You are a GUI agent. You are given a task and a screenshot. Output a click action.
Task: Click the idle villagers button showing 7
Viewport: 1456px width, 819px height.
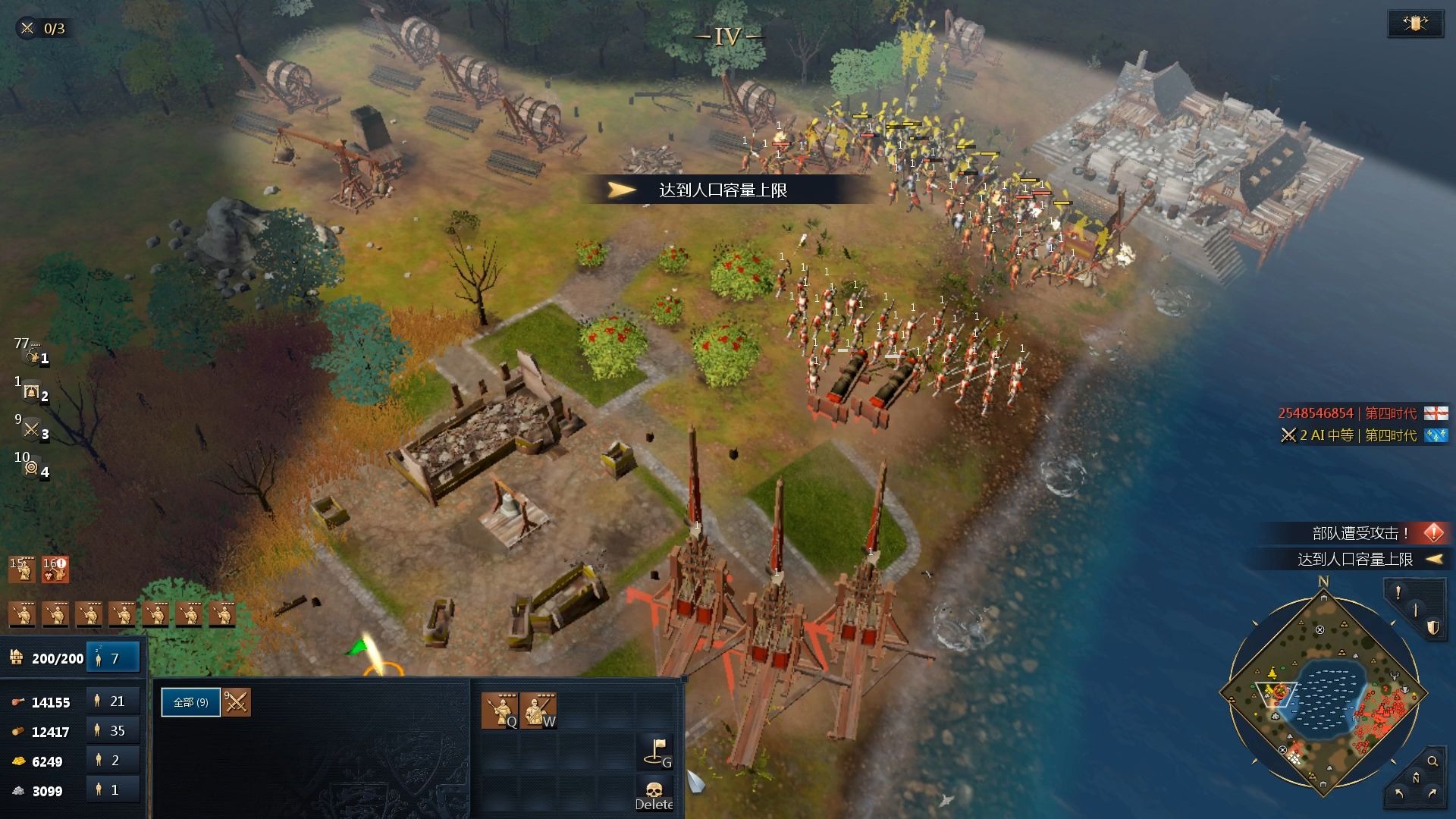[x=113, y=658]
